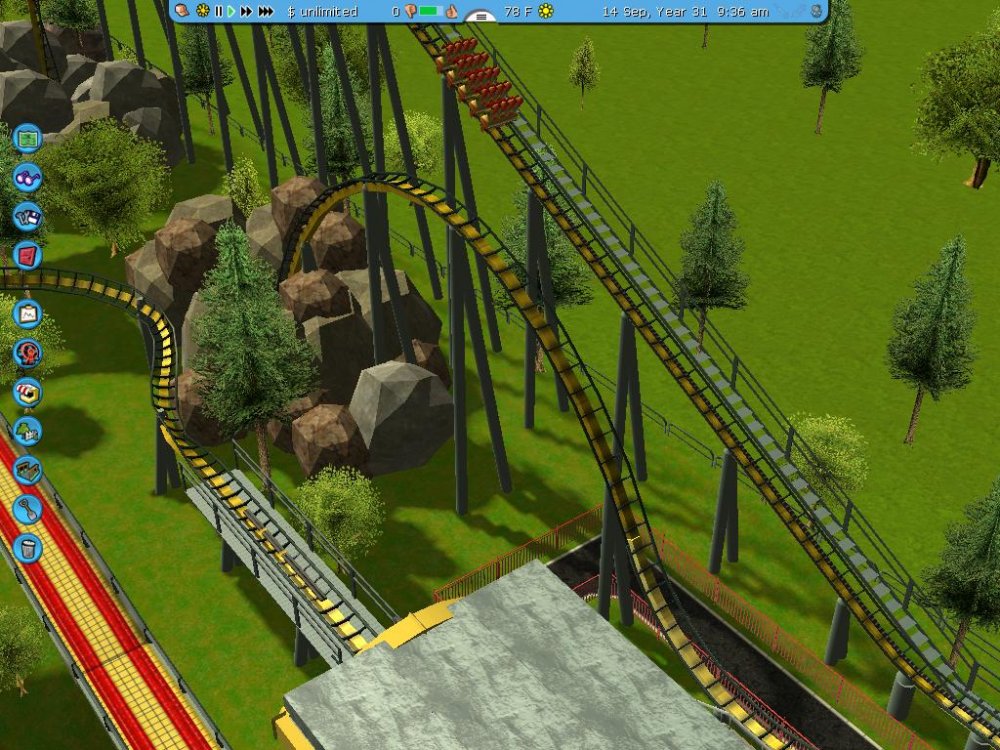Set game speed to normal play
Screen dimensions: 1000x750
click(x=231, y=11)
